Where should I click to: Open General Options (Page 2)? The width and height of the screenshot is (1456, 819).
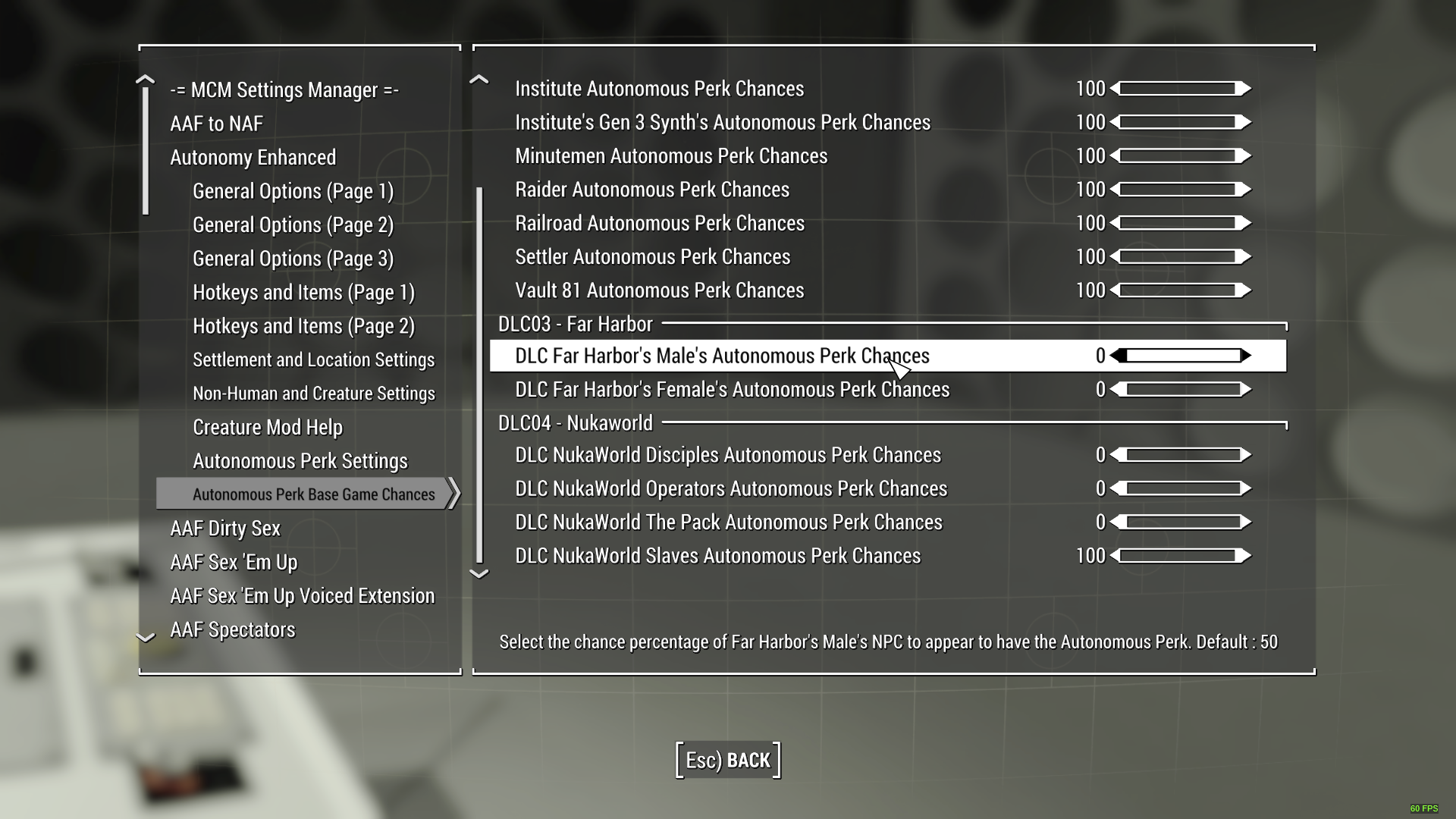tap(293, 224)
